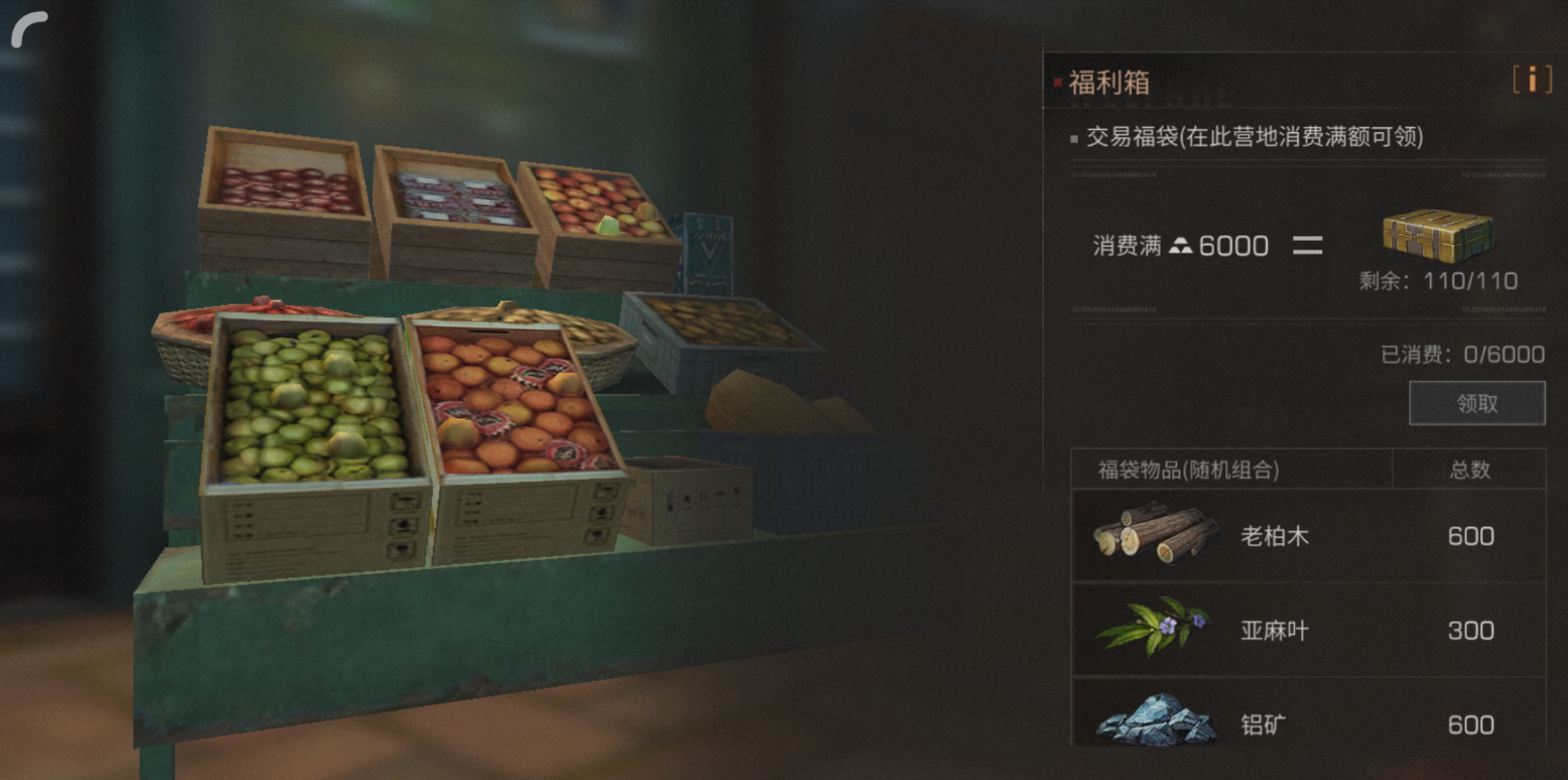Select the 总数 column header
The height and width of the screenshot is (780, 1568).
pyautogui.click(x=1469, y=469)
